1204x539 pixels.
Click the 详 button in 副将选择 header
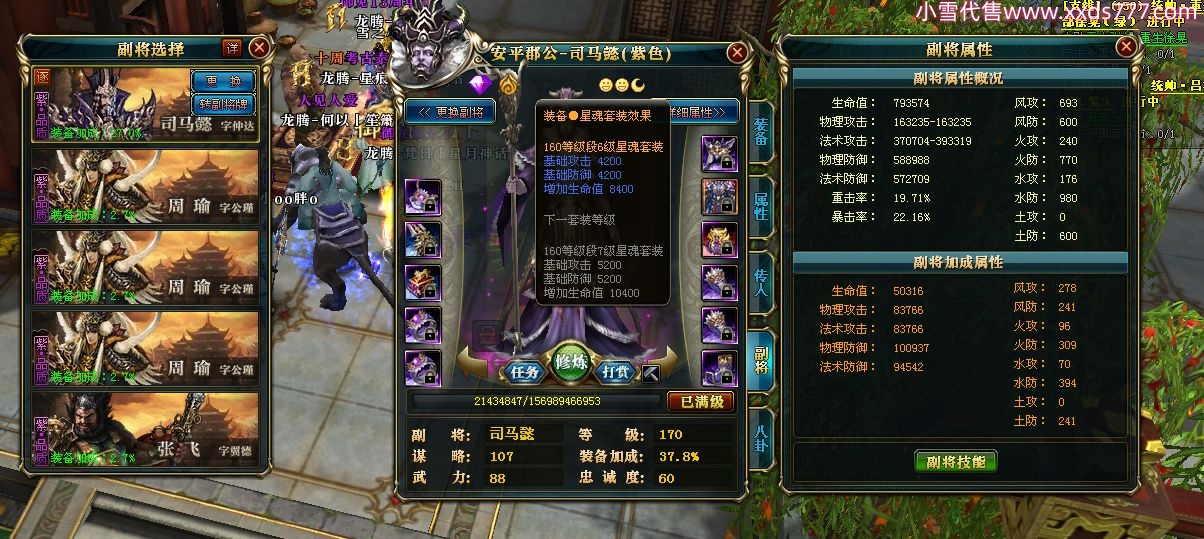click(231, 48)
